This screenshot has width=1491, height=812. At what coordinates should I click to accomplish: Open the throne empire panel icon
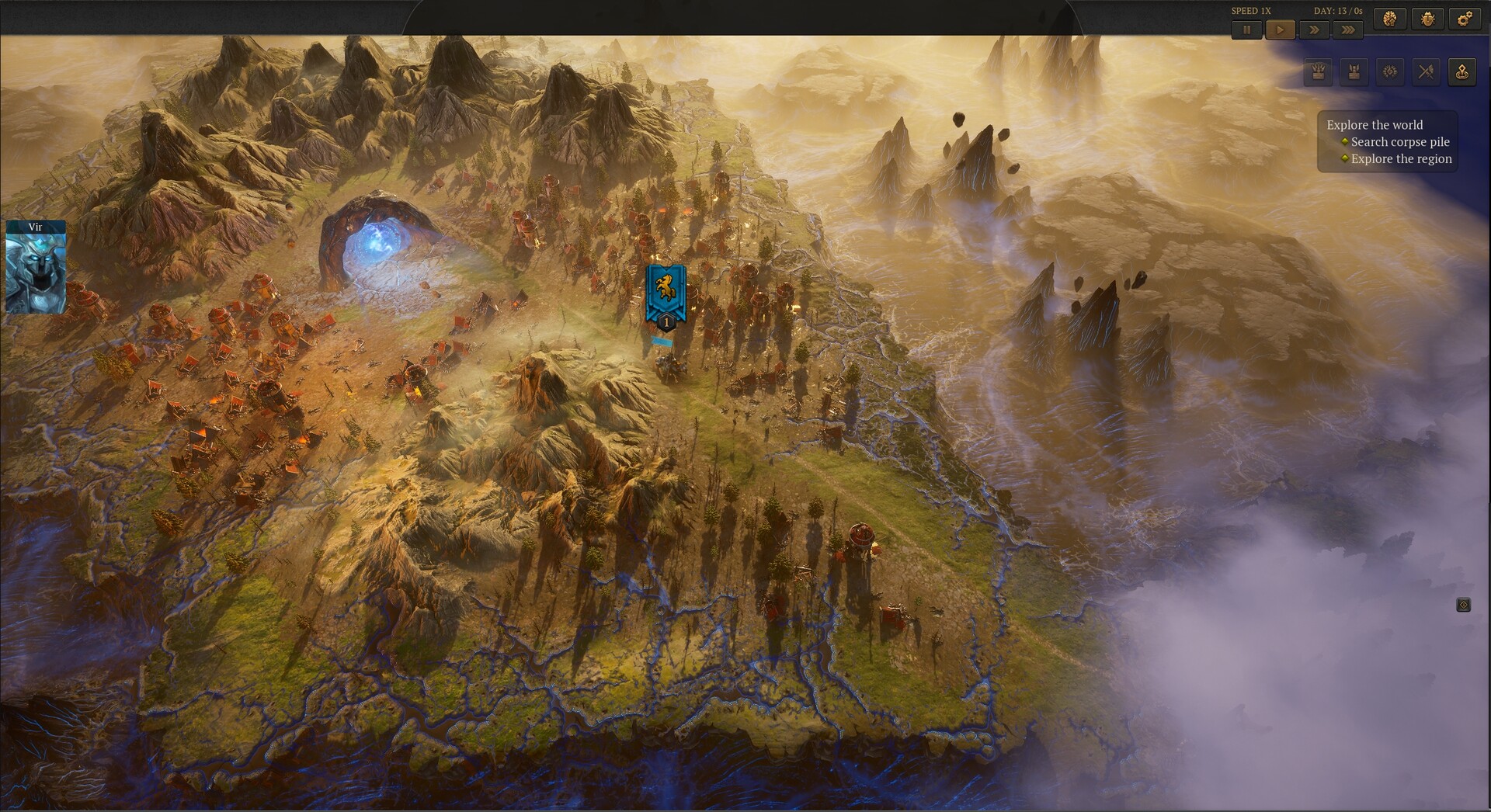1317,72
